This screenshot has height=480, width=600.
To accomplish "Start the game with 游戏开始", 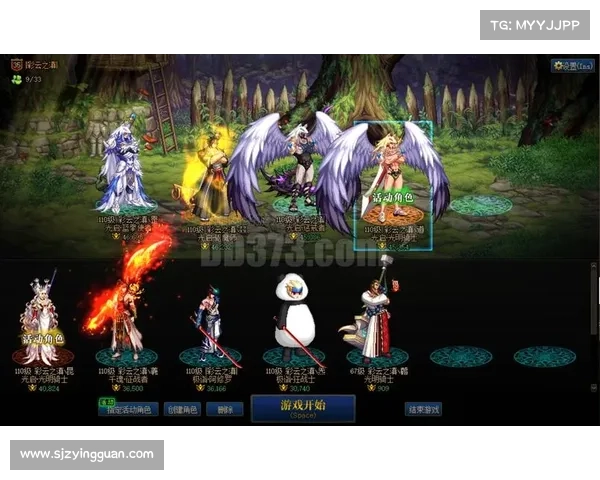I will click(303, 408).
